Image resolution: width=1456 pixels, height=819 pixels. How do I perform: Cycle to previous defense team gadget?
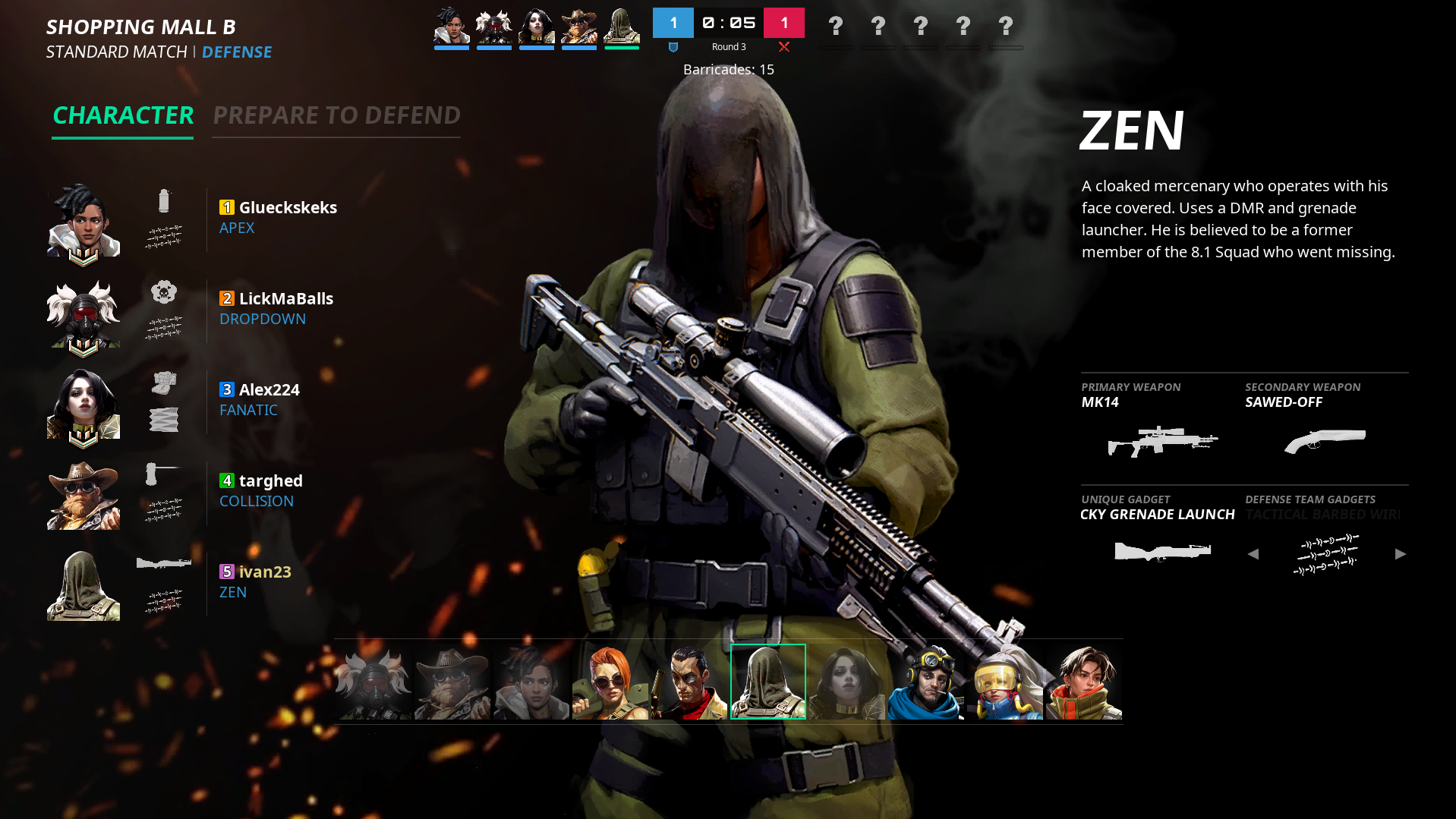1253,554
